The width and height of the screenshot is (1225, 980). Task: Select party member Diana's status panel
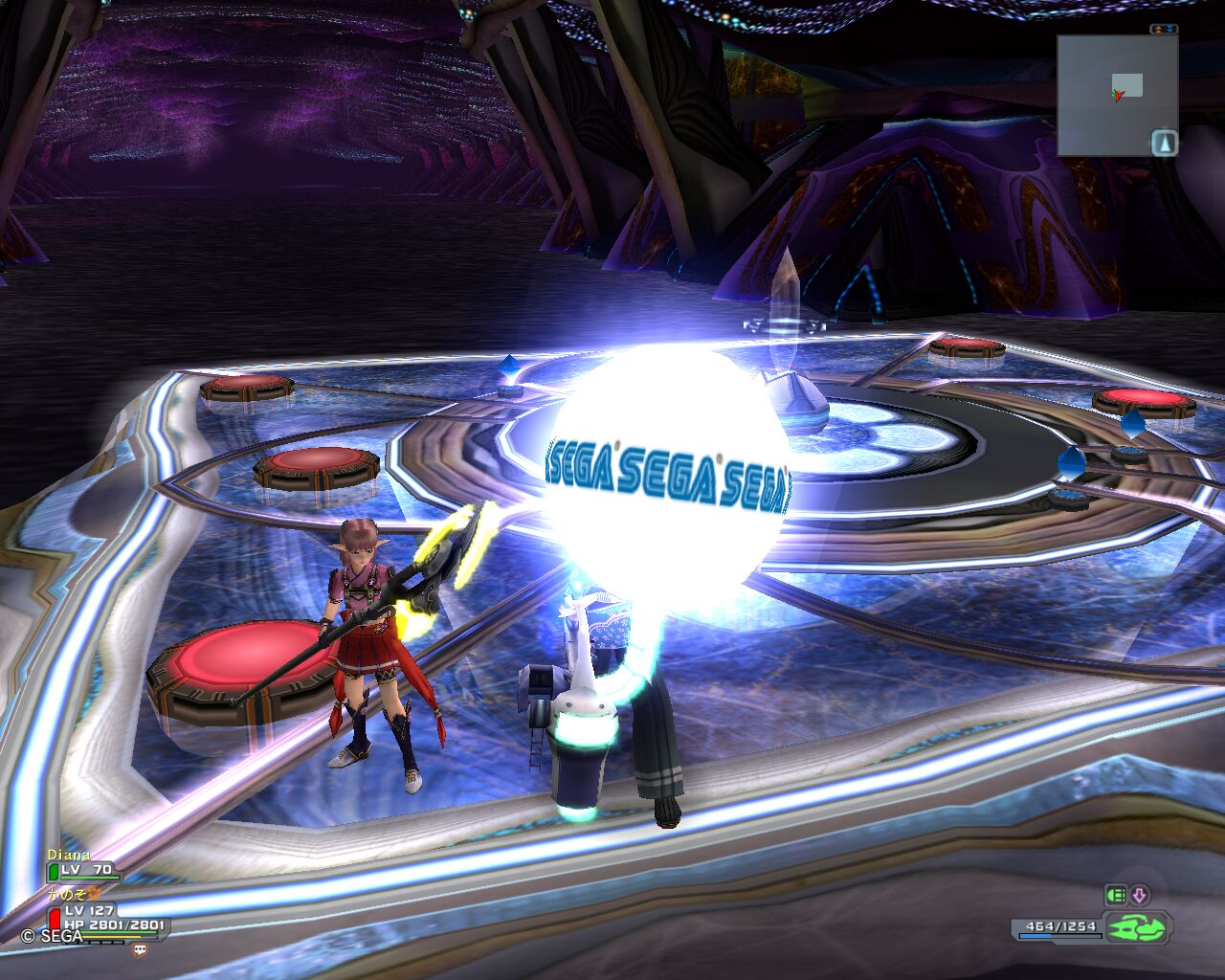pos(83,865)
